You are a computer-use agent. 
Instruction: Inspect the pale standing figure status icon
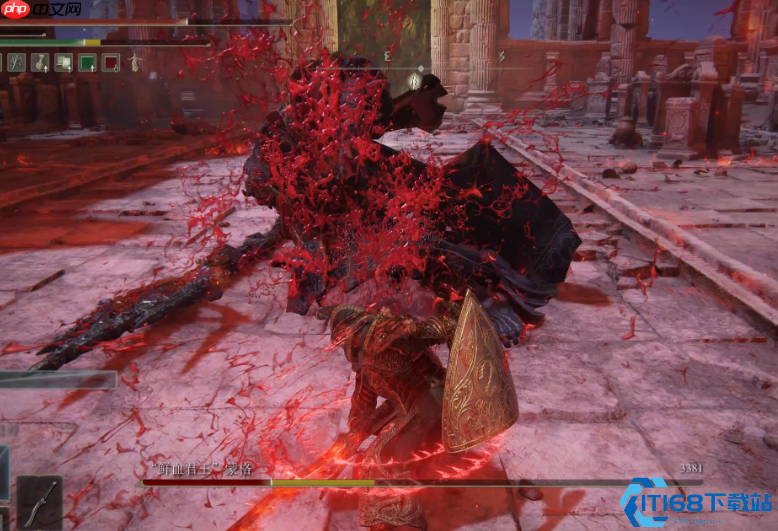click(135, 62)
